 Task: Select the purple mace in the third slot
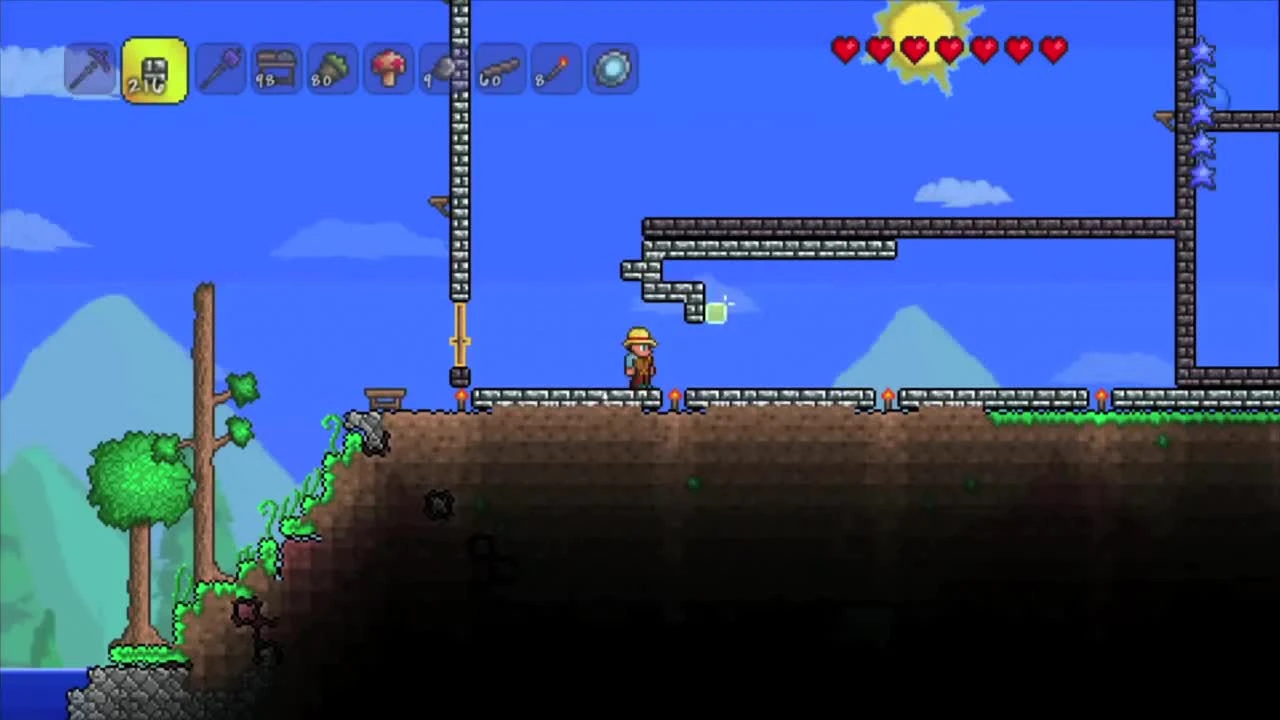220,67
